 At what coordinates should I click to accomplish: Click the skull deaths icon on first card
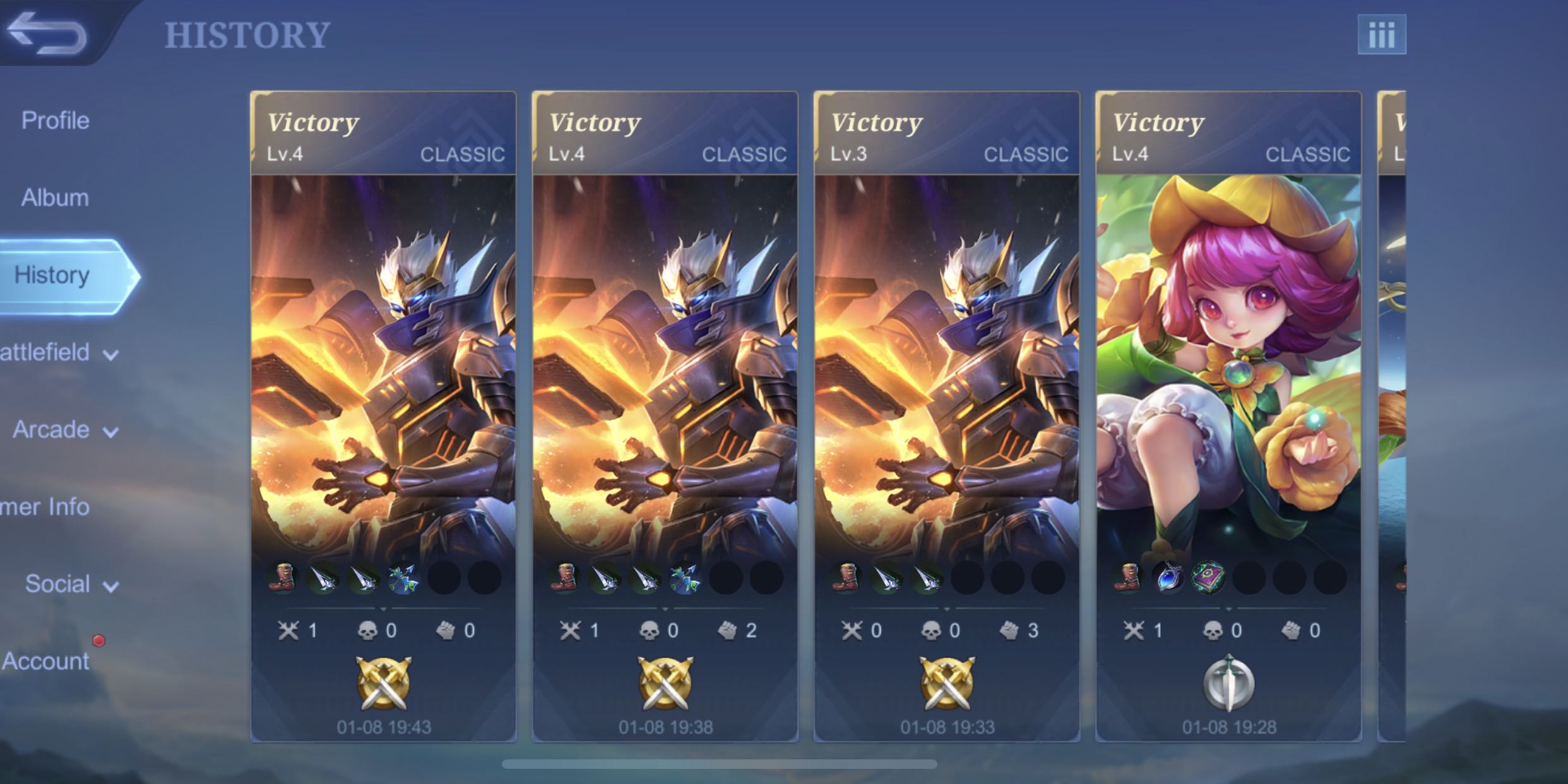368,629
